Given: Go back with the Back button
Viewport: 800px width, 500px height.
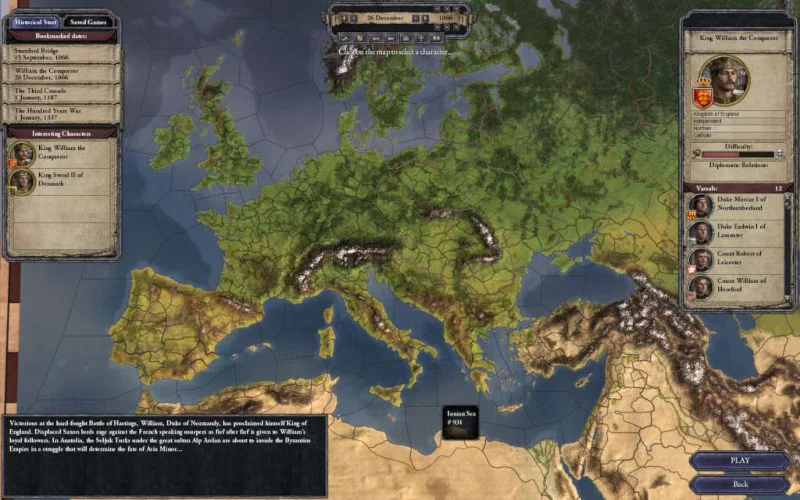Looking at the screenshot, I should (739, 483).
